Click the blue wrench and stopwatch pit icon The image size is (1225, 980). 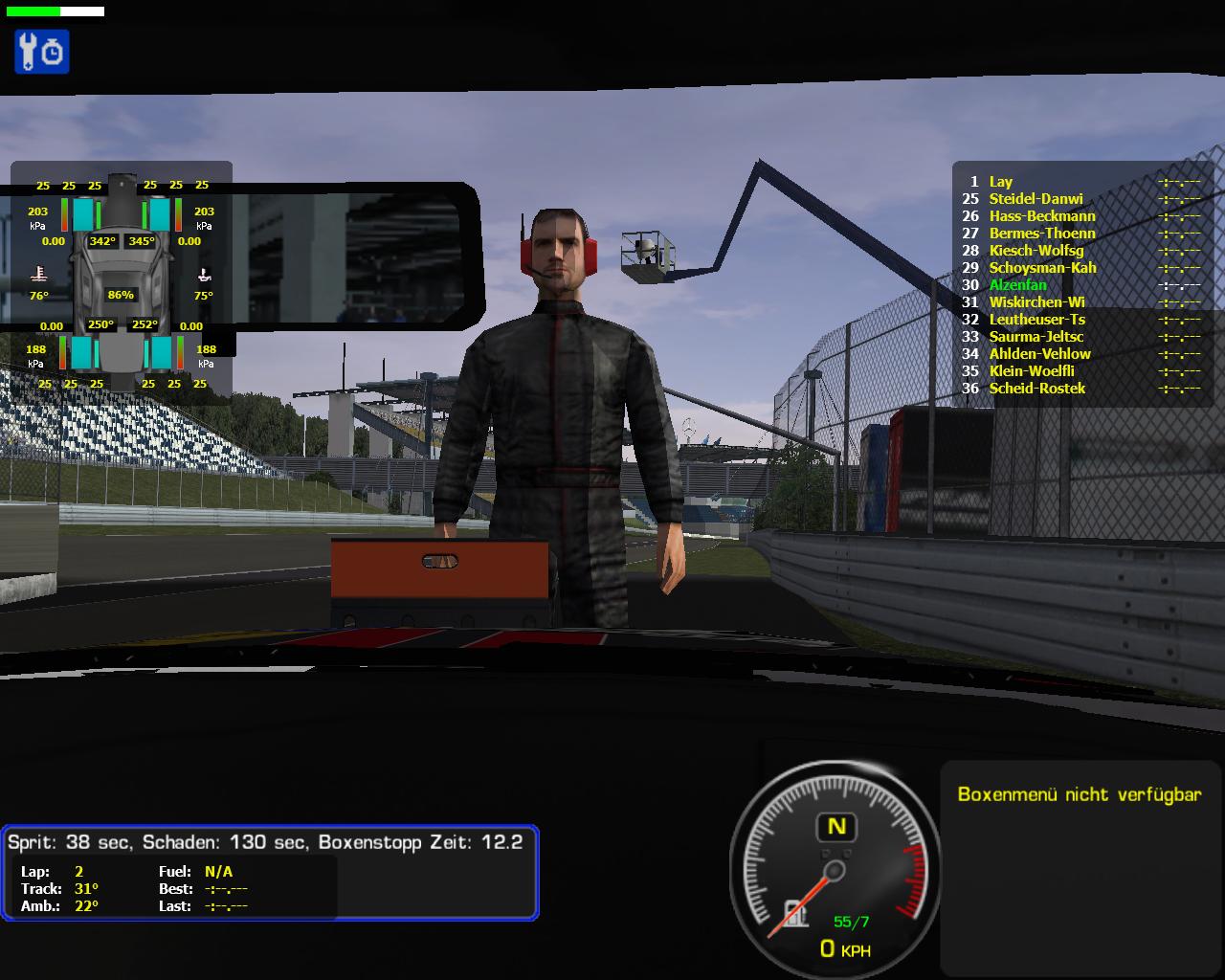click(x=42, y=52)
